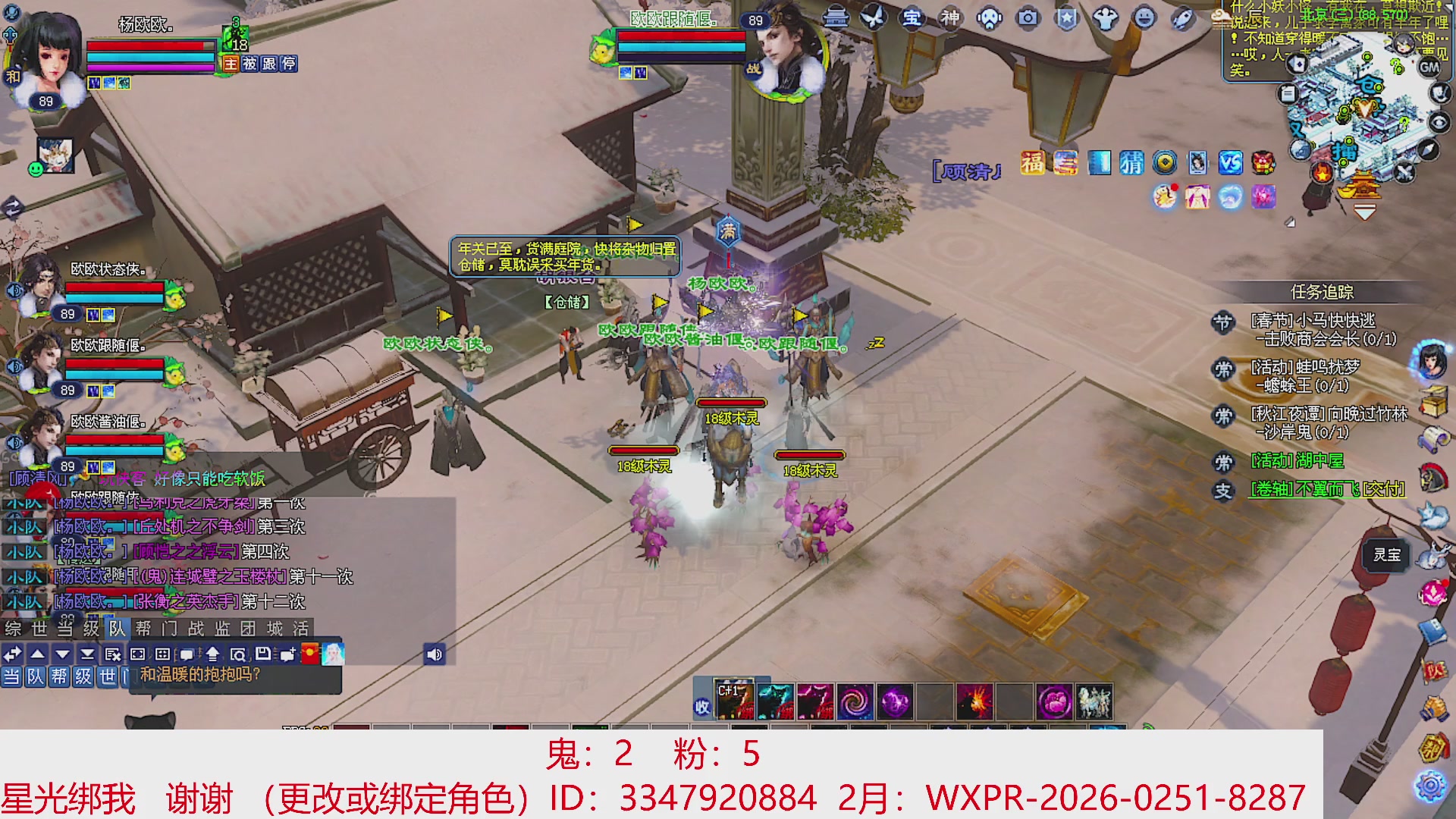Click the chat scroll-up arrow
This screenshot has height=819, width=1456.
36,653
